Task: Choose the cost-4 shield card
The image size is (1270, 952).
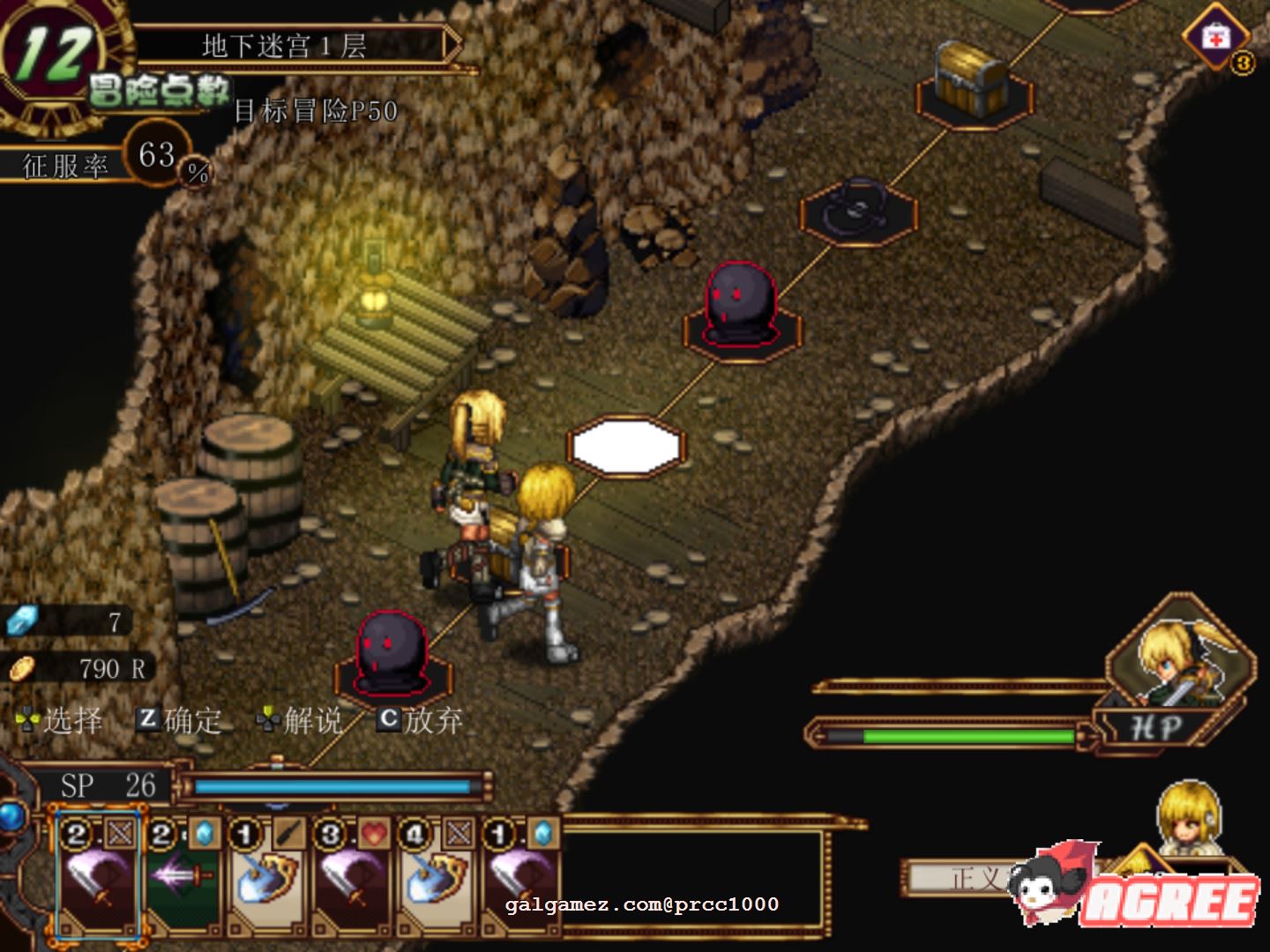Action: [437, 875]
